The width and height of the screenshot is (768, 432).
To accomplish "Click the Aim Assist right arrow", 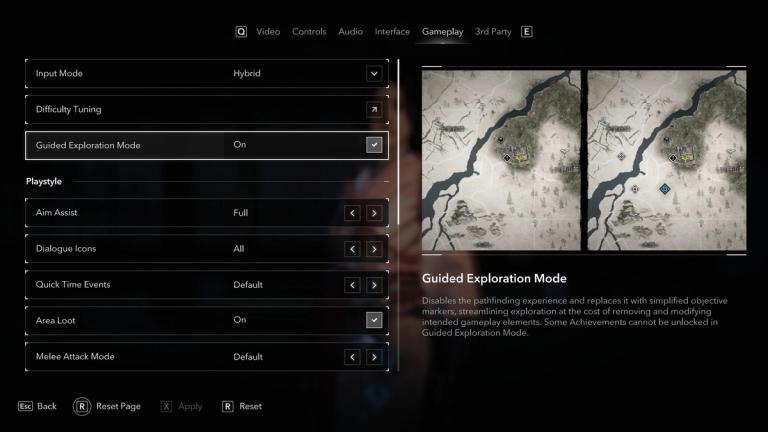I will 374,213.
